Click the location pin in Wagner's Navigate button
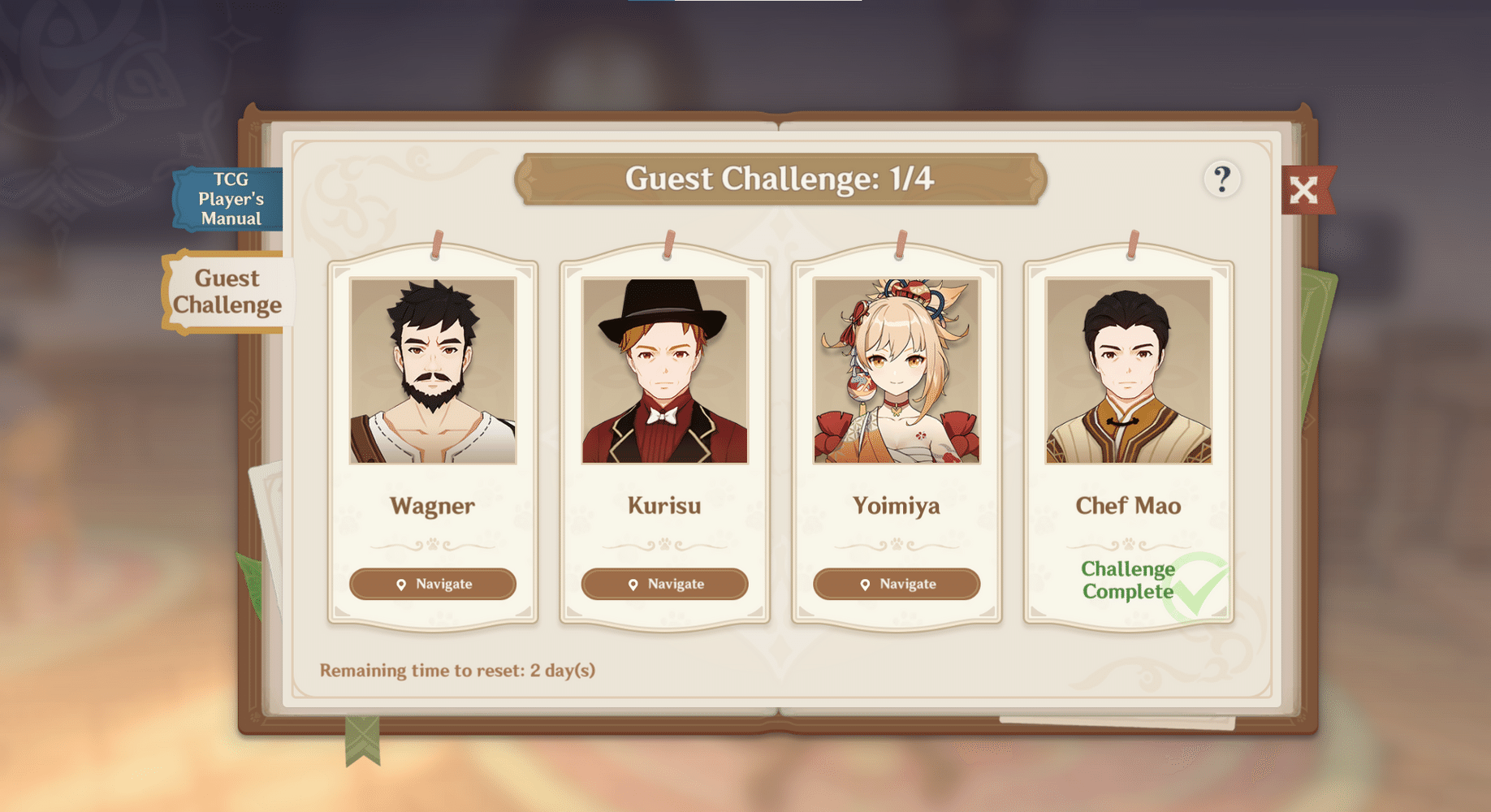 400,584
